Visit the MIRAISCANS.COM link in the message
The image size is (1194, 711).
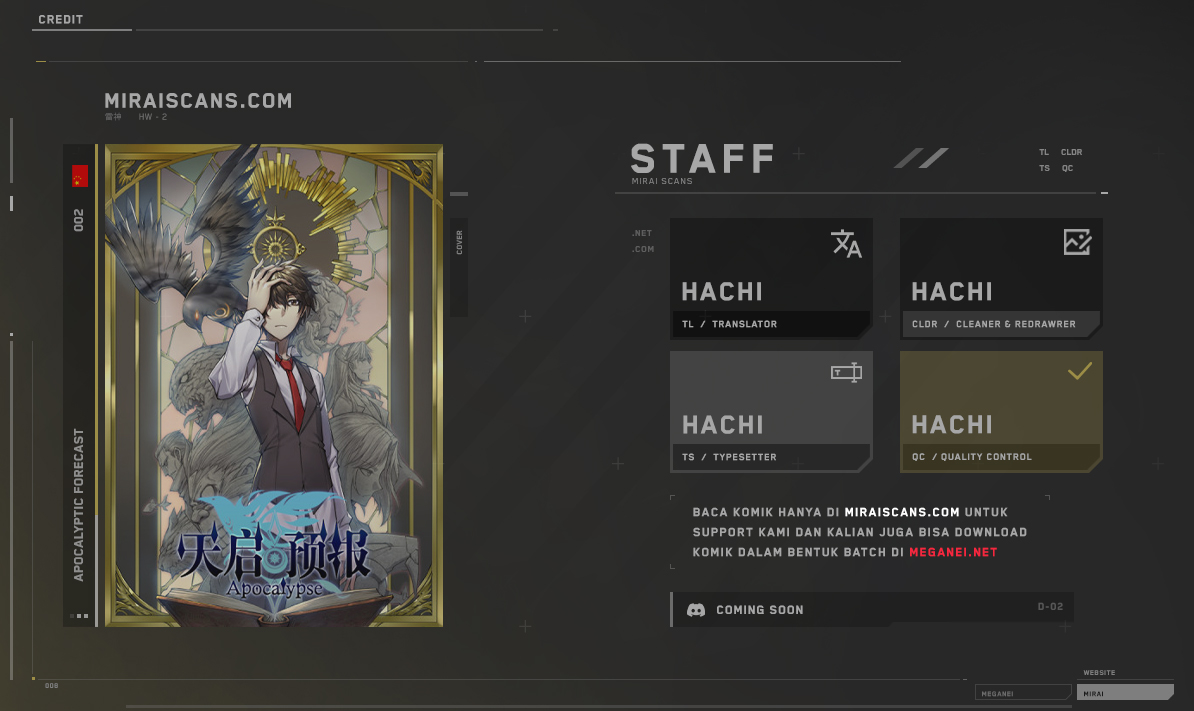(902, 512)
